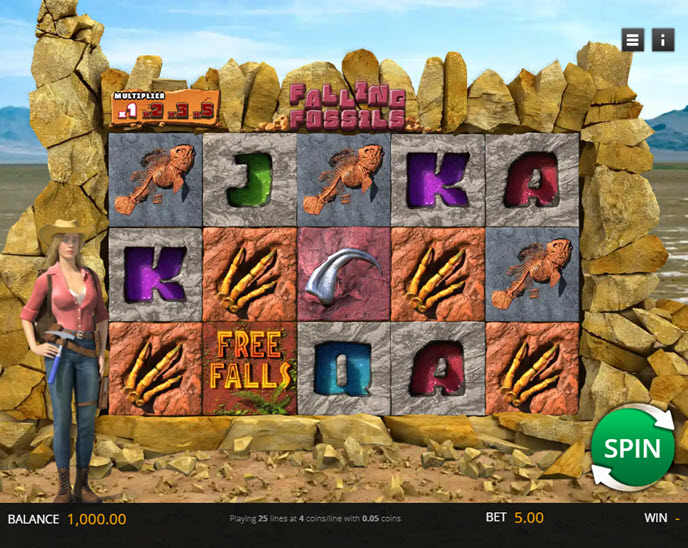Hit the green SPIN button
Image resolution: width=688 pixels, height=548 pixels.
(632, 447)
